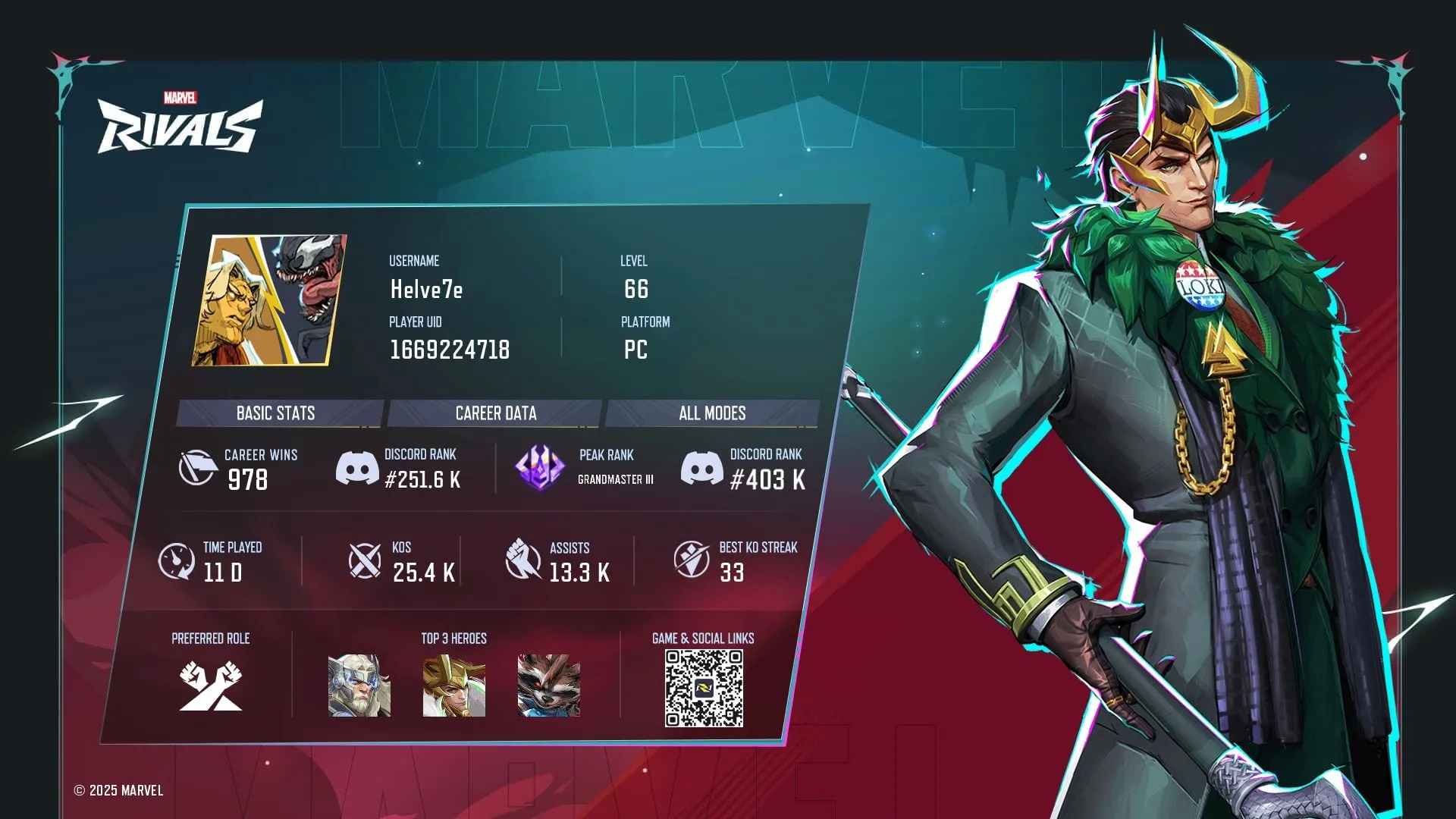1456x819 pixels.
Task: Select the All Modes tab
Action: pyautogui.click(x=712, y=413)
